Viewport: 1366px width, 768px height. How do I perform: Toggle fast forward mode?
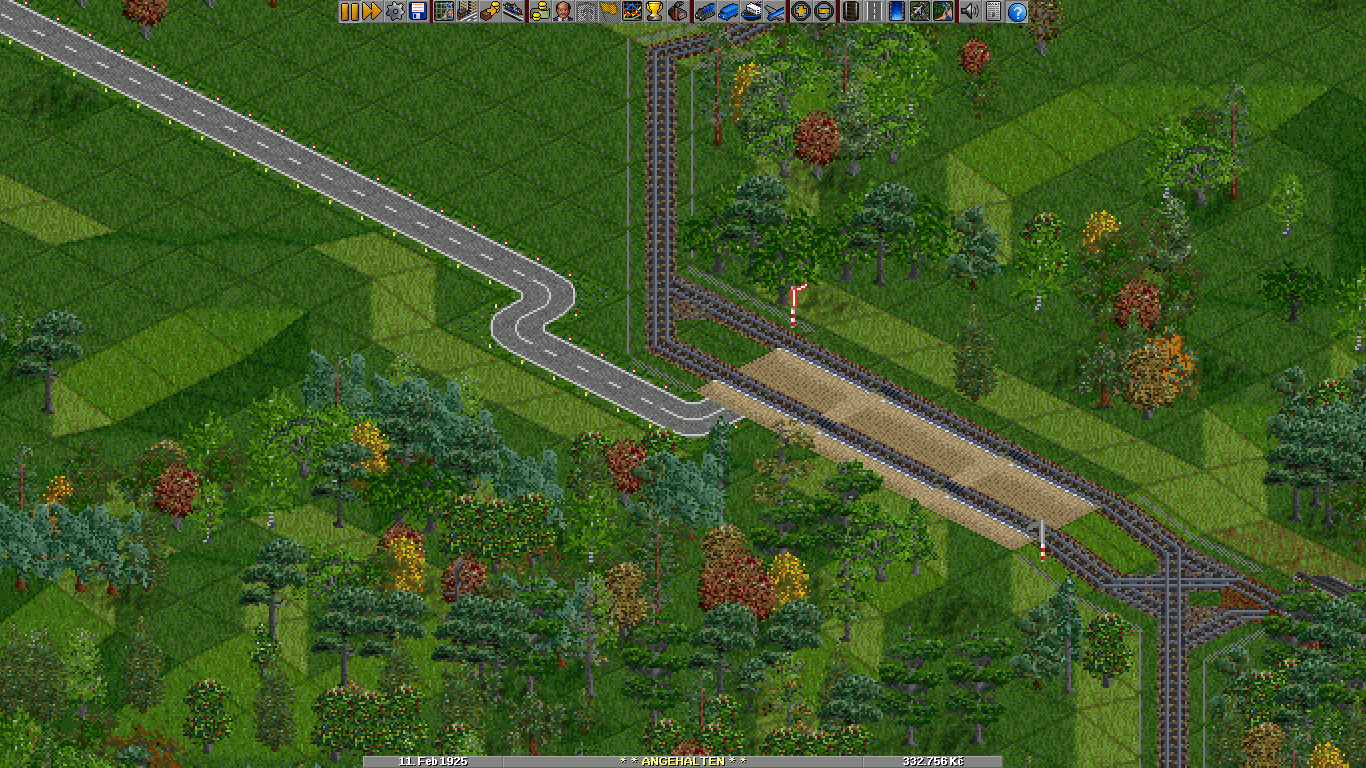click(371, 12)
